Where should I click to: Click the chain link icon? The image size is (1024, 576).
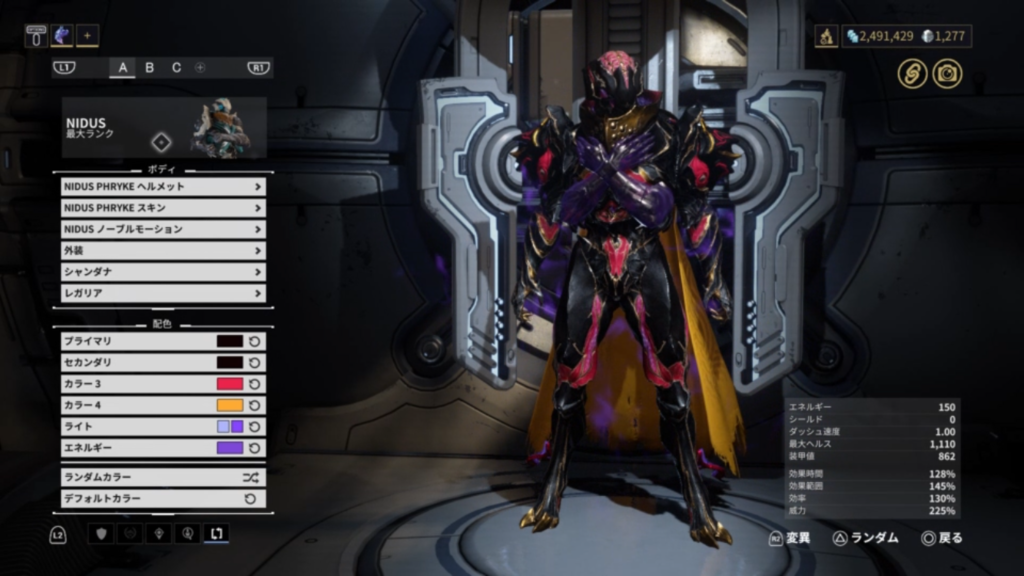(x=911, y=73)
